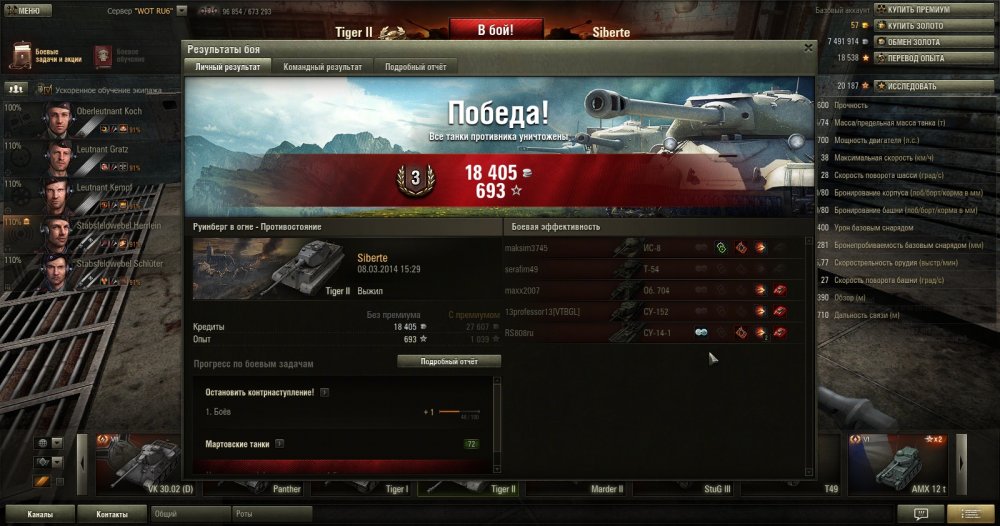
Task: Select the Личный результат tab
Action: [229, 66]
